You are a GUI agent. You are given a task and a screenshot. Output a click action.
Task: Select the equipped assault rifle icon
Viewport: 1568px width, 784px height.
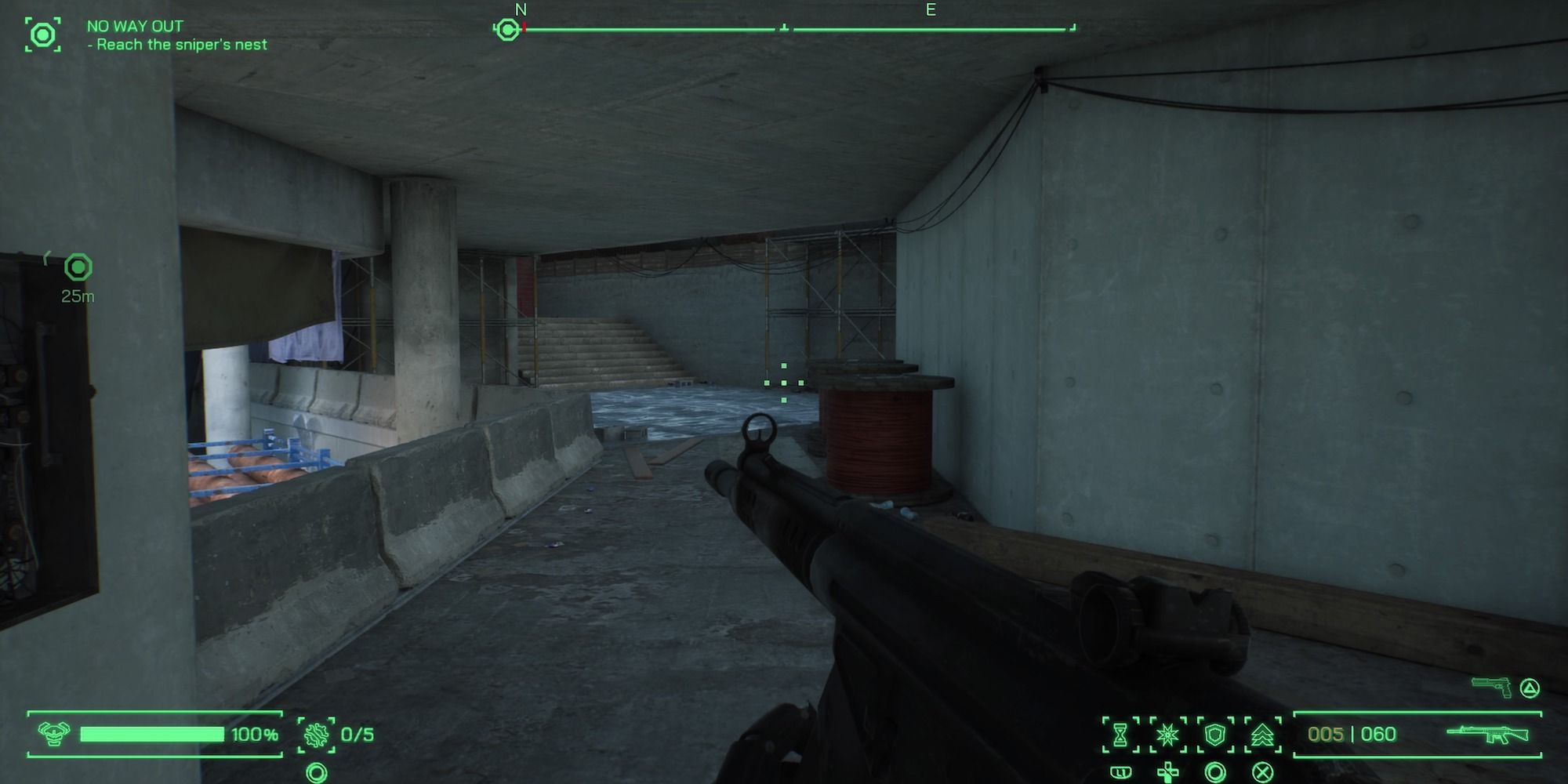point(1487,734)
